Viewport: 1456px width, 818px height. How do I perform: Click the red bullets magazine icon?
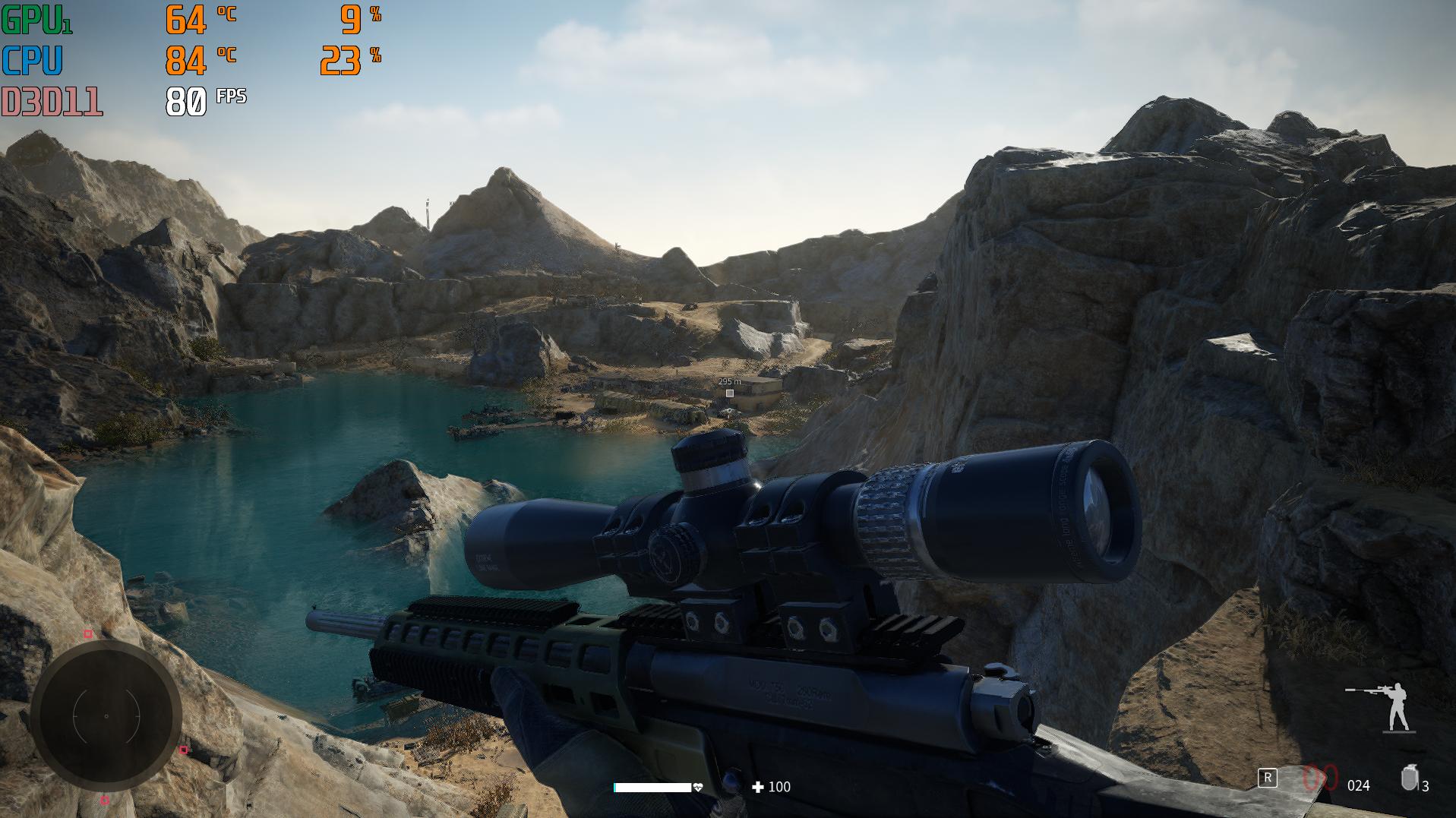tap(1320, 779)
